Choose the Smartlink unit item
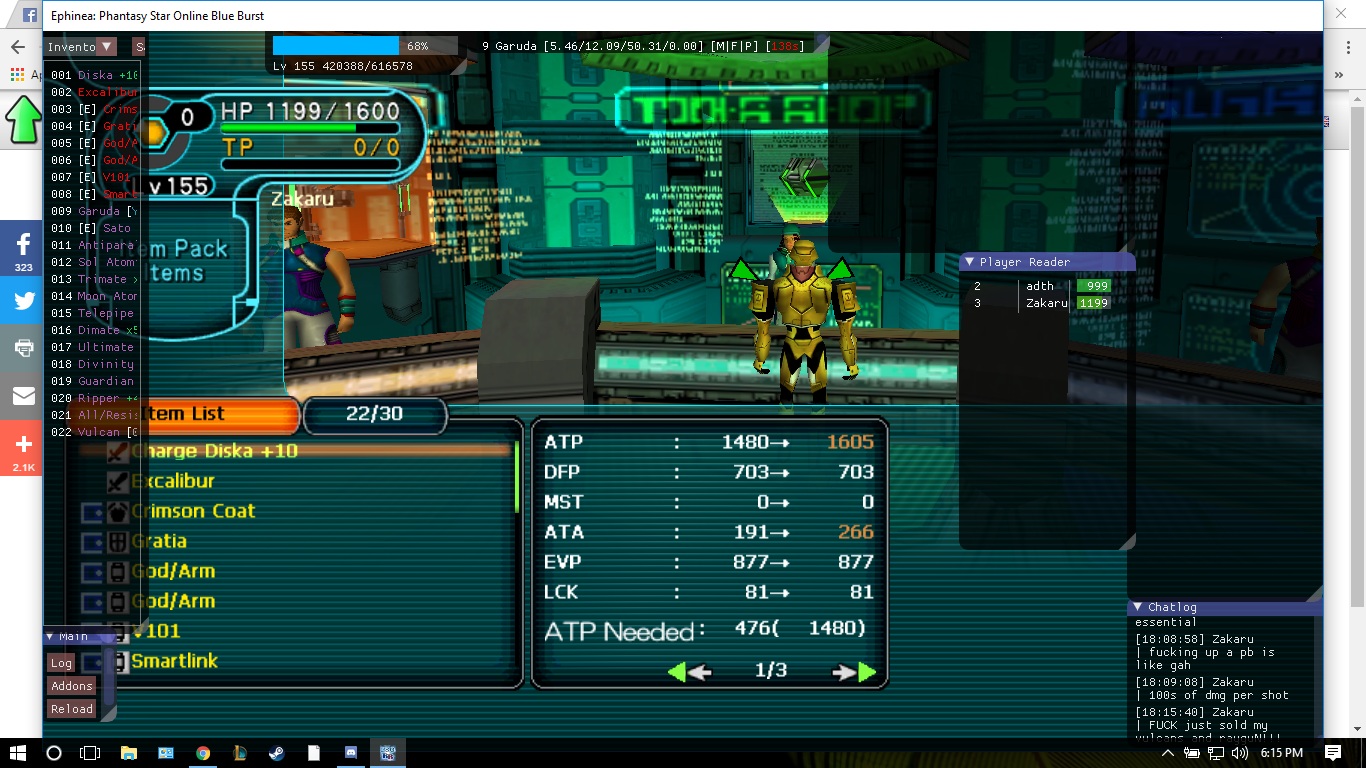The image size is (1366, 768). [x=174, y=661]
